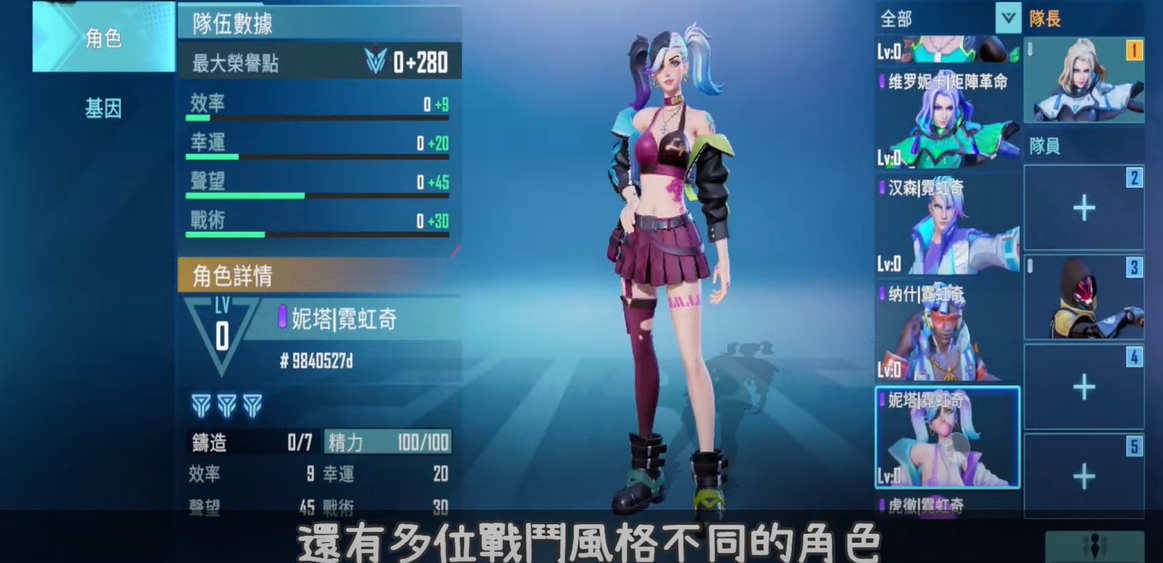Add a member to empty slot 2
Image resolution: width=1163 pixels, height=563 pixels.
[x=1084, y=208]
